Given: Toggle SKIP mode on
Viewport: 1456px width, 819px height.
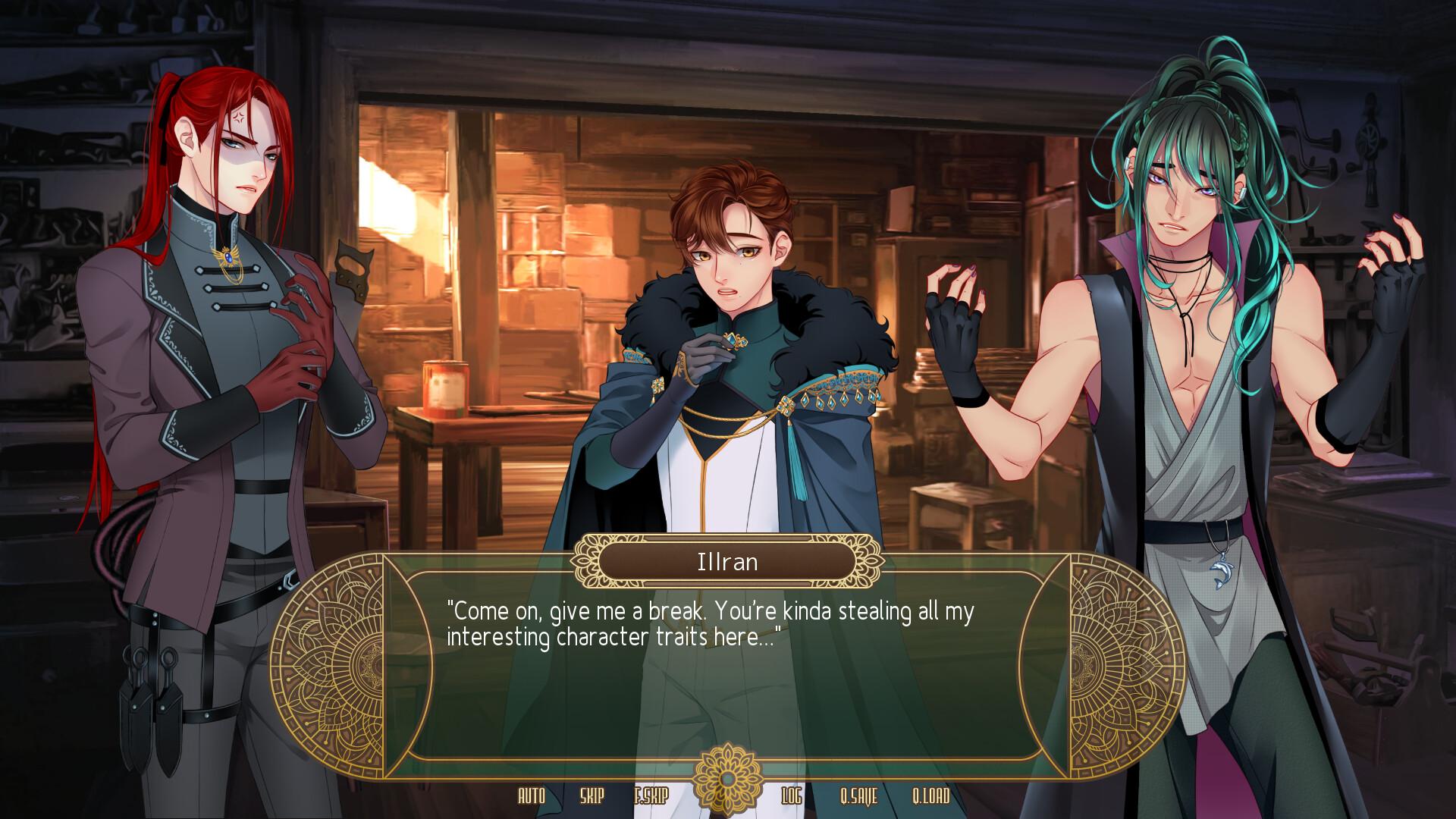Looking at the screenshot, I should coord(593,797).
